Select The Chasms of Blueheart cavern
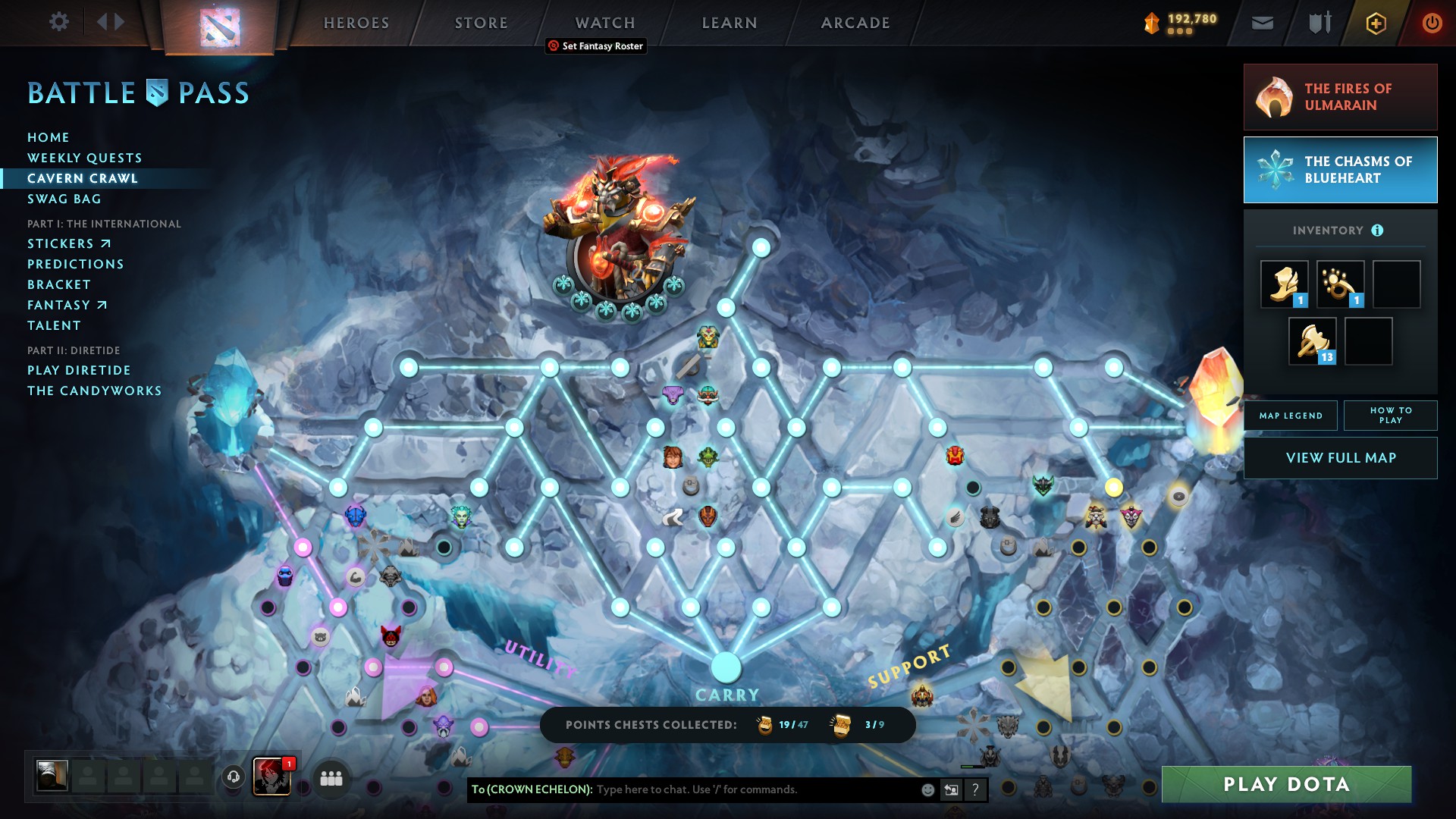The height and width of the screenshot is (819, 1456). pos(1340,170)
